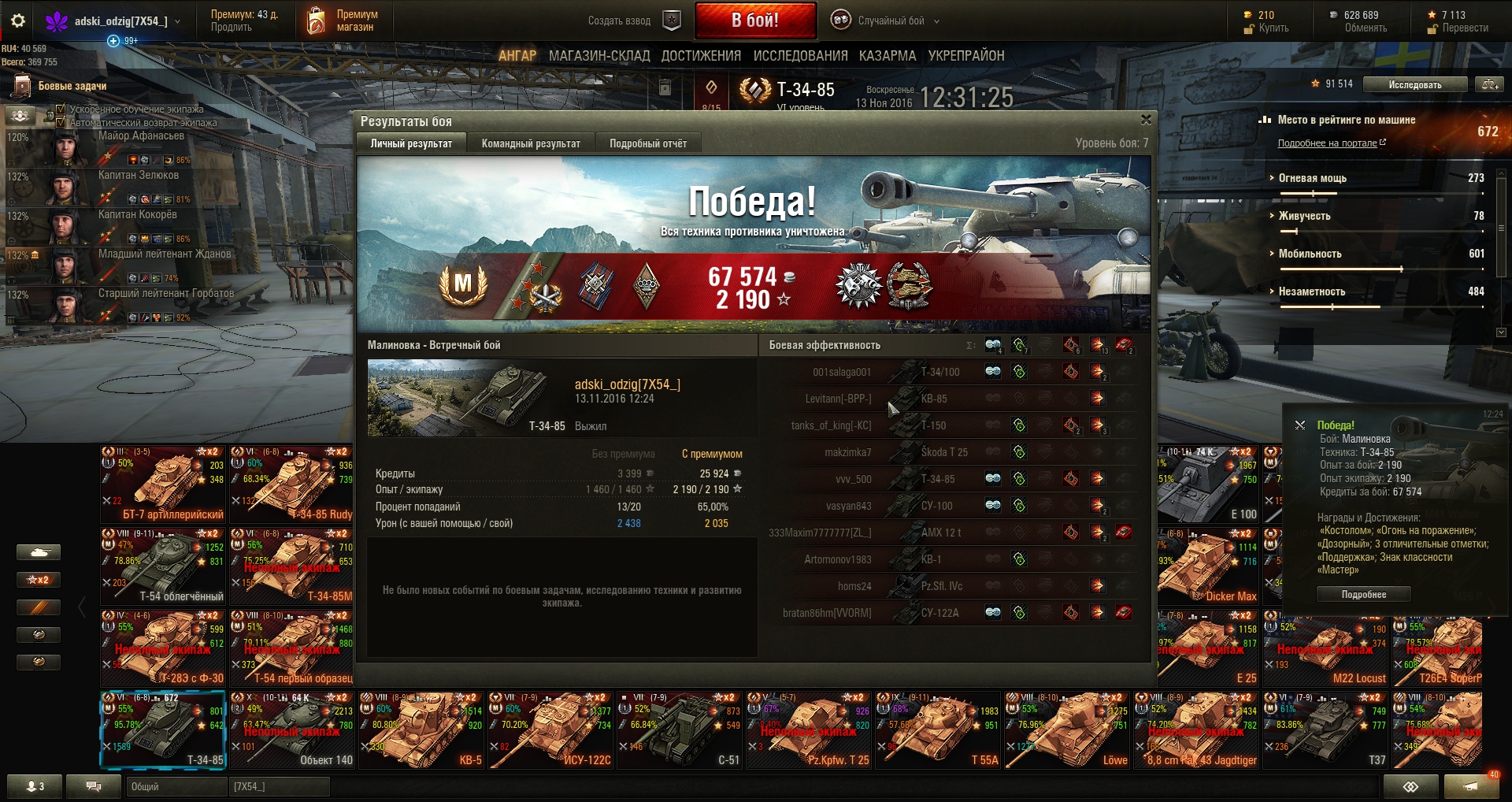Open the Подробный отчёт tab
The height and width of the screenshot is (802, 1512).
(647, 143)
